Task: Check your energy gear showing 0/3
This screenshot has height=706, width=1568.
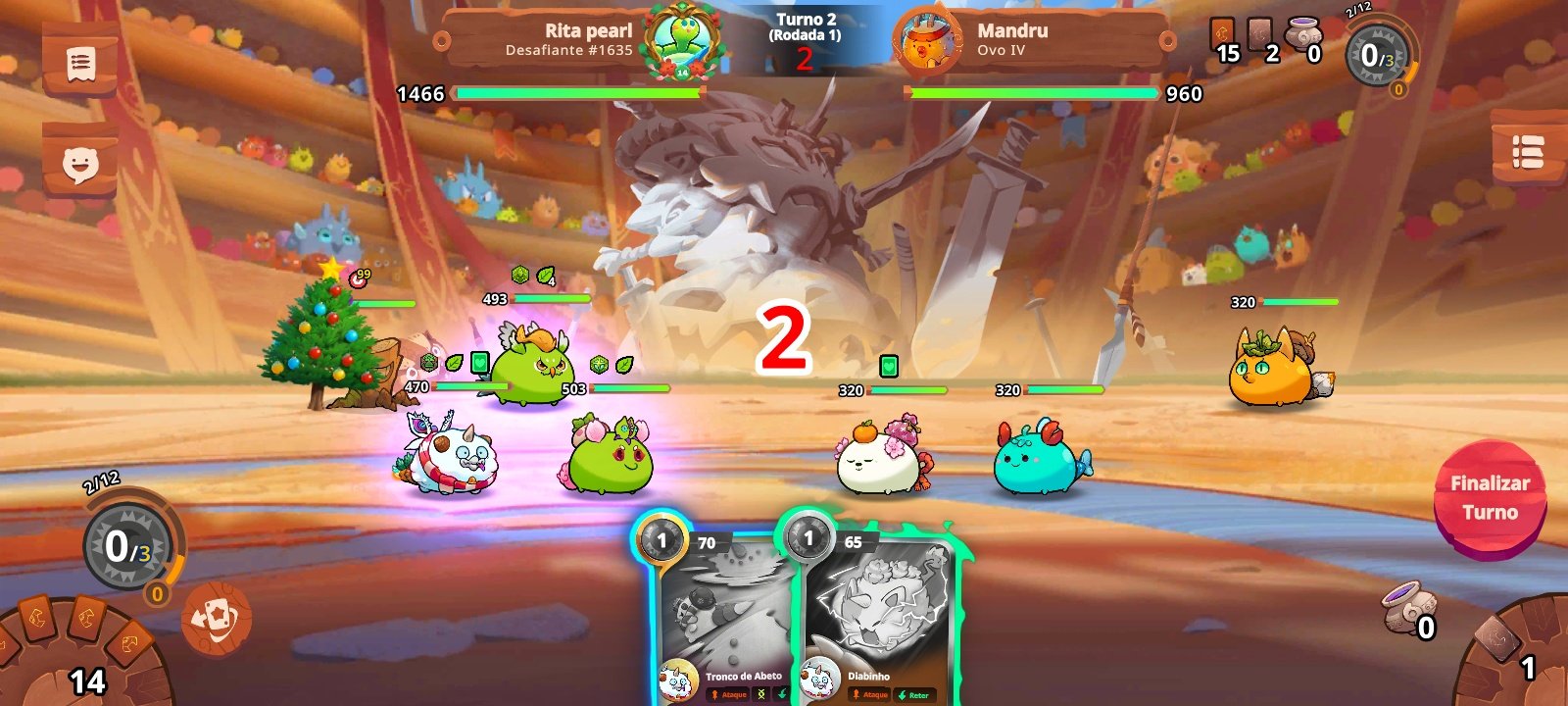Action: coord(128,546)
